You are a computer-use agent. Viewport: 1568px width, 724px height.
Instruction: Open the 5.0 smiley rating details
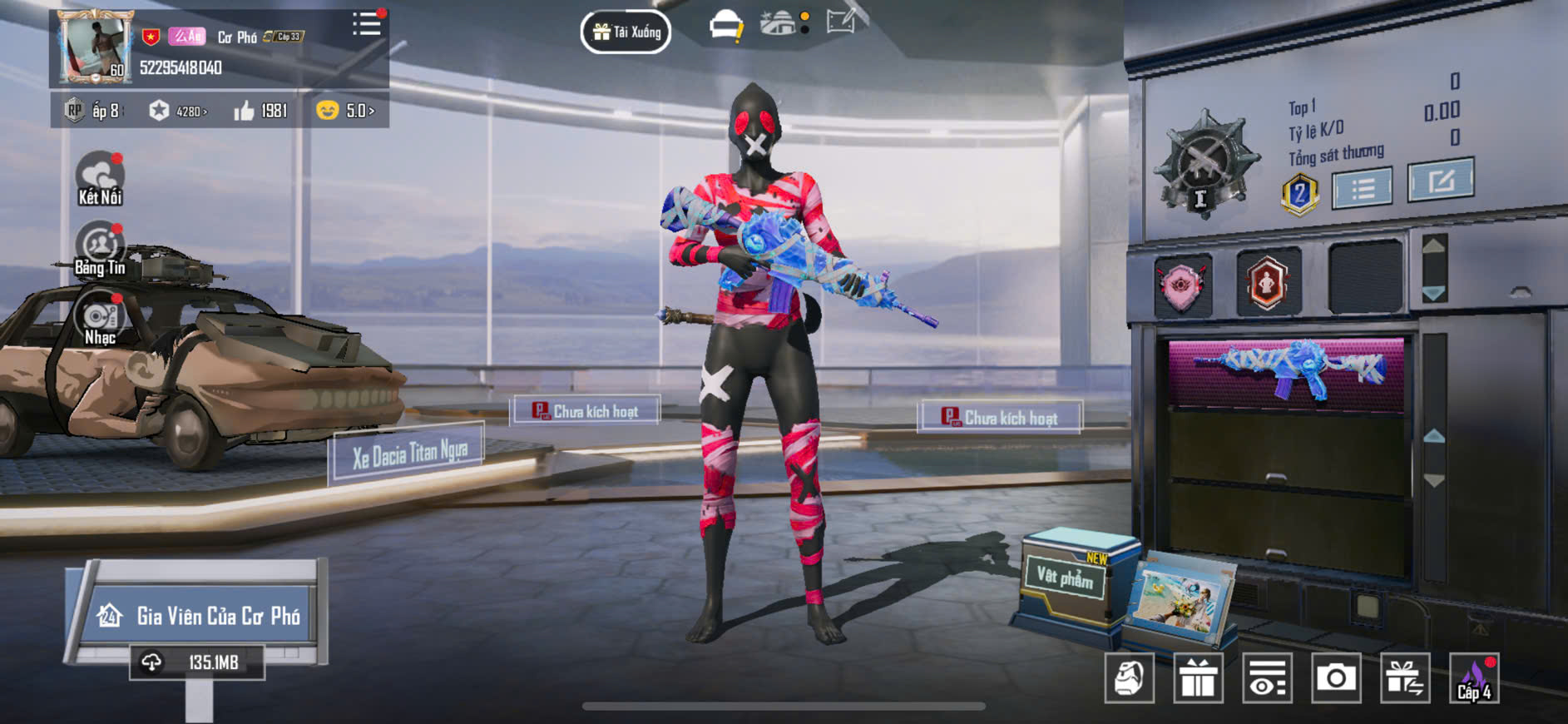click(x=346, y=111)
